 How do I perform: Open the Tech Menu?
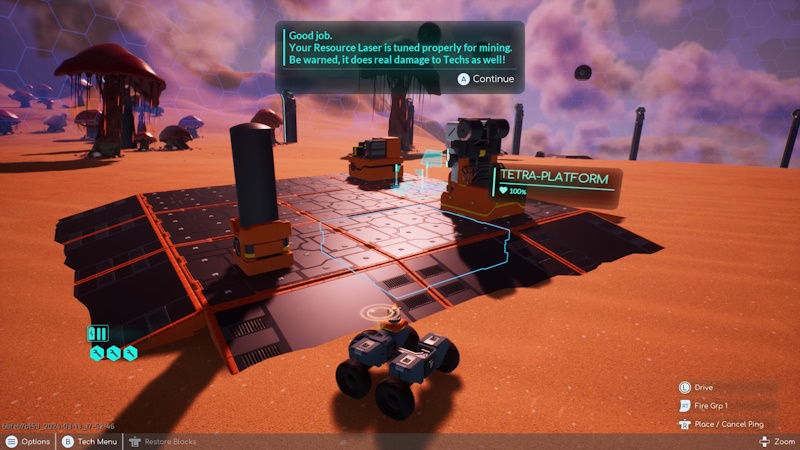pos(90,441)
